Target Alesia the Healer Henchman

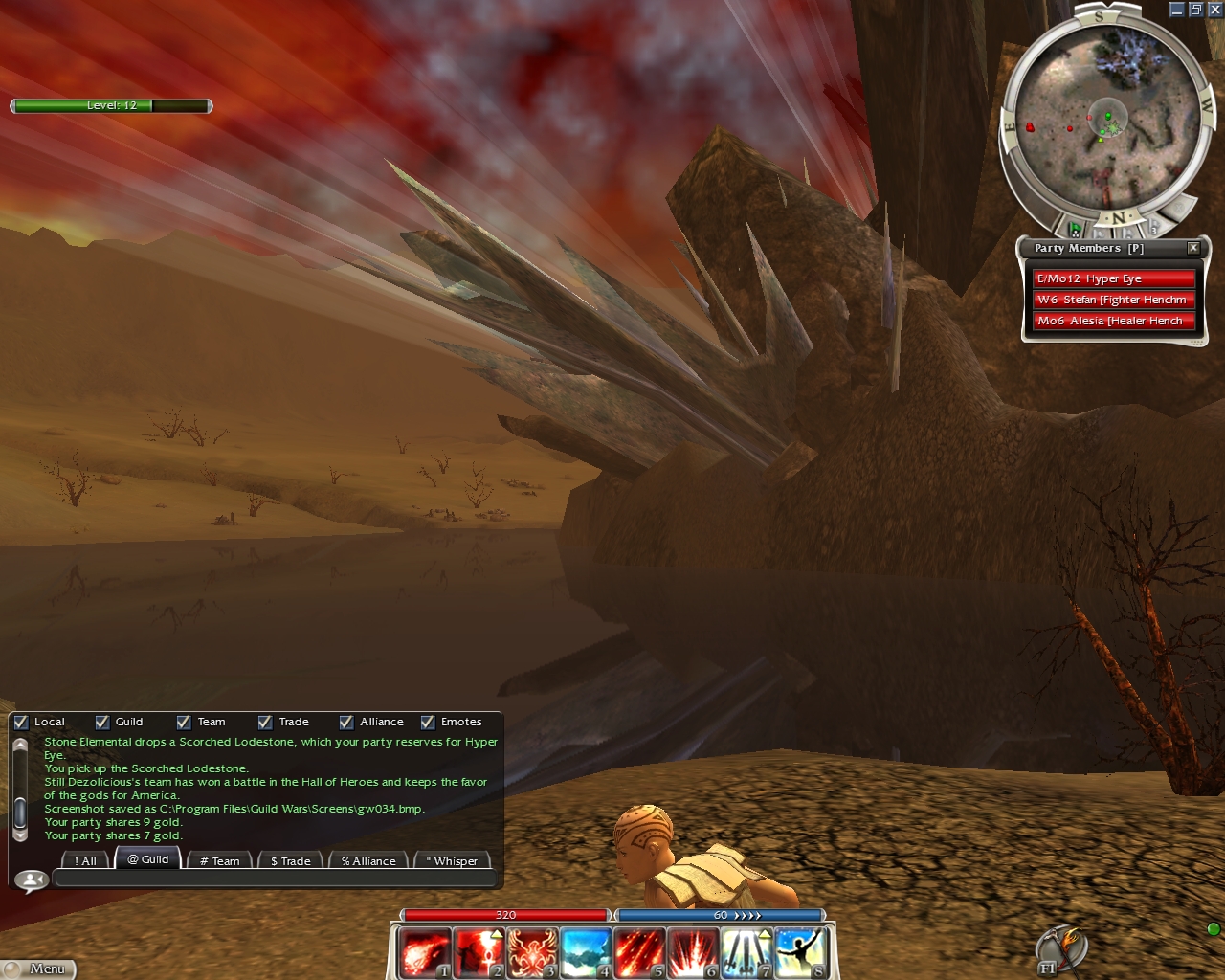[1113, 321]
